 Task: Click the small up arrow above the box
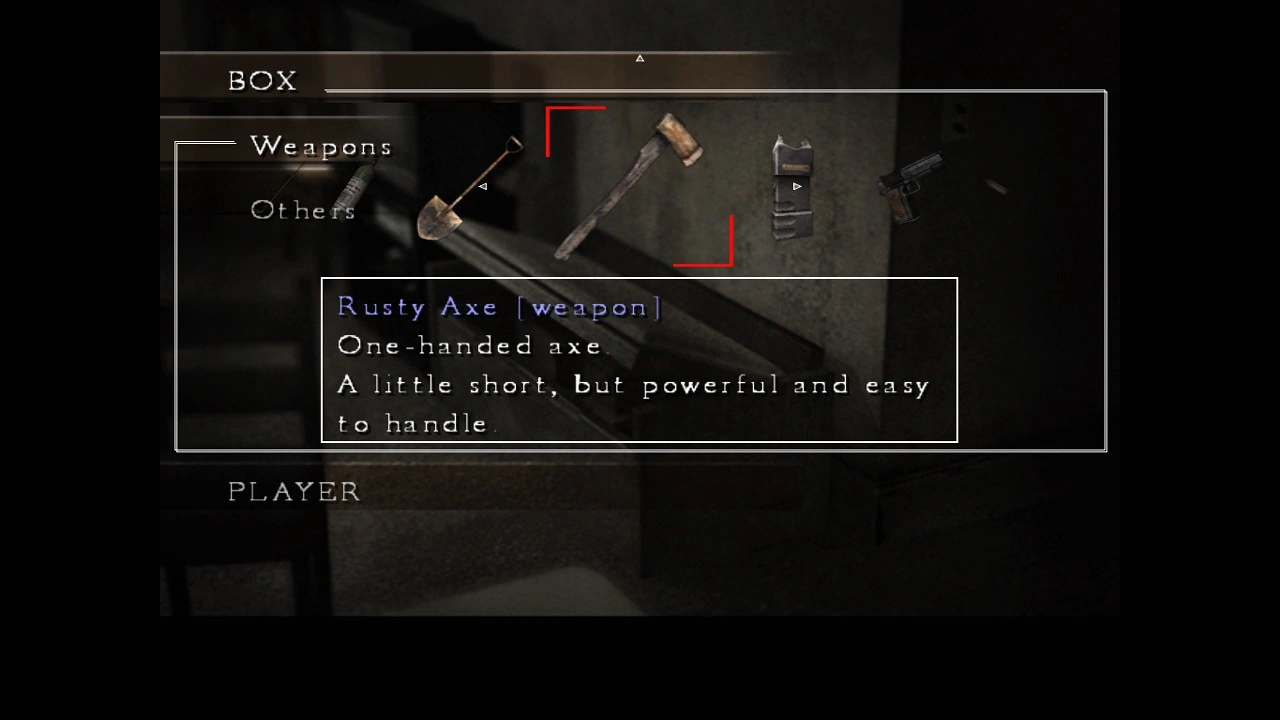[x=640, y=58]
